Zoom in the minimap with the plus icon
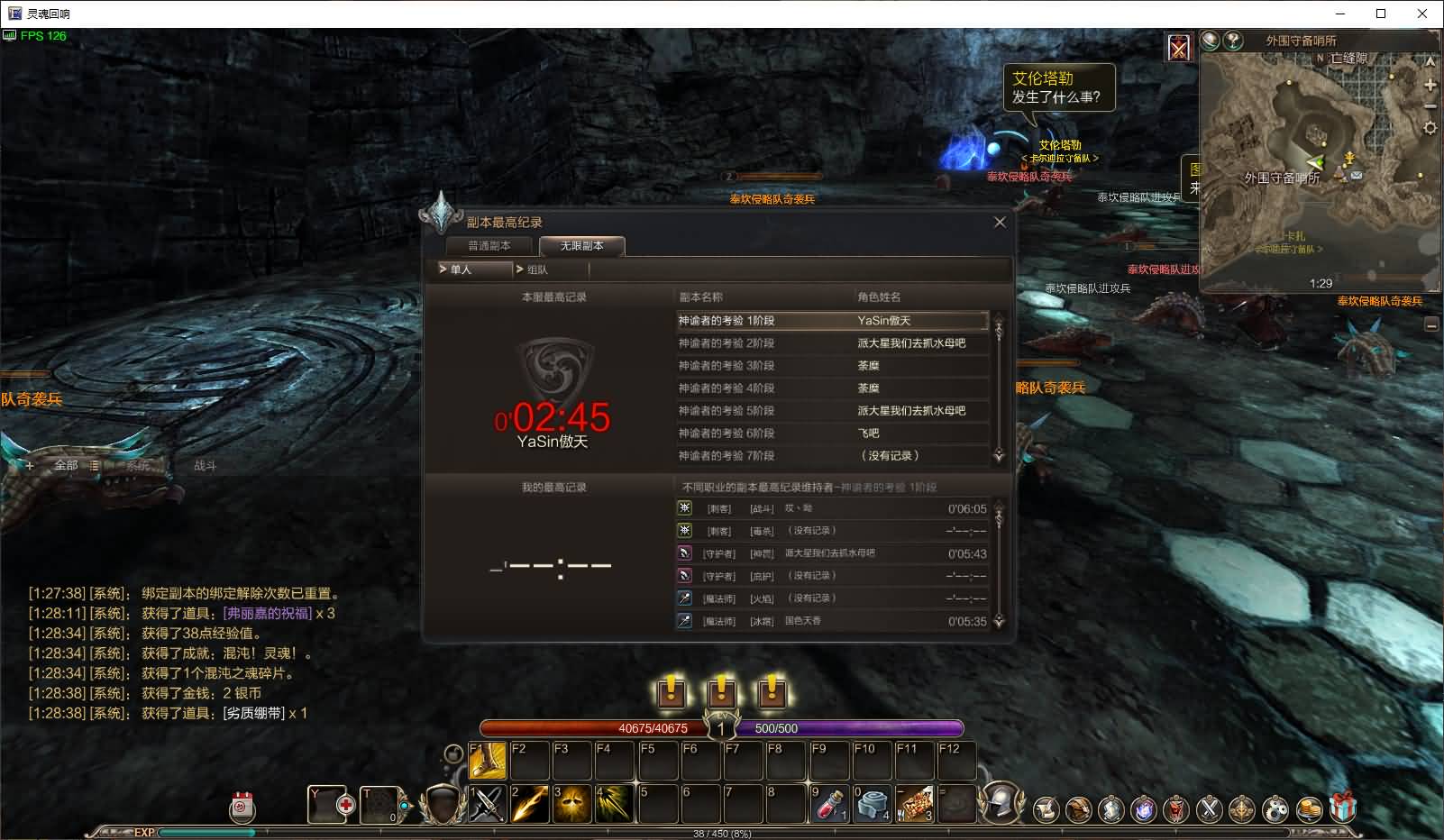The height and width of the screenshot is (840, 1444). [x=1430, y=85]
